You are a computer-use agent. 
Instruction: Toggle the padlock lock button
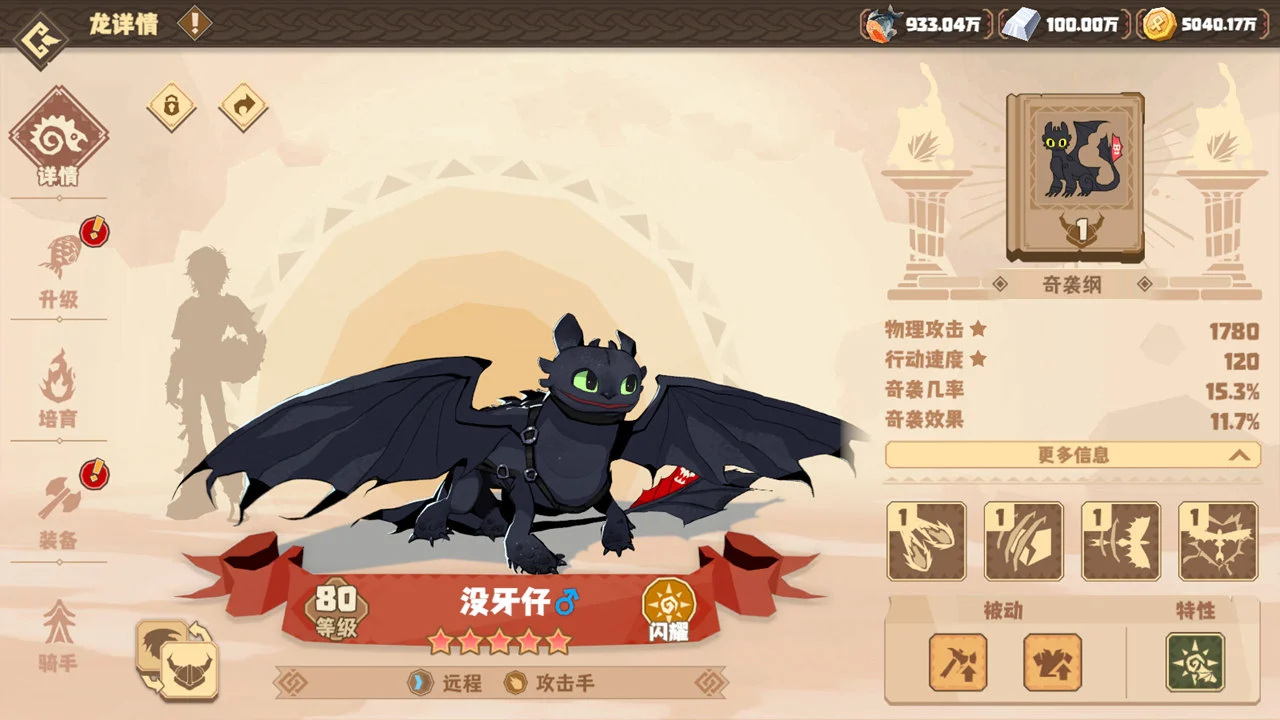(172, 106)
